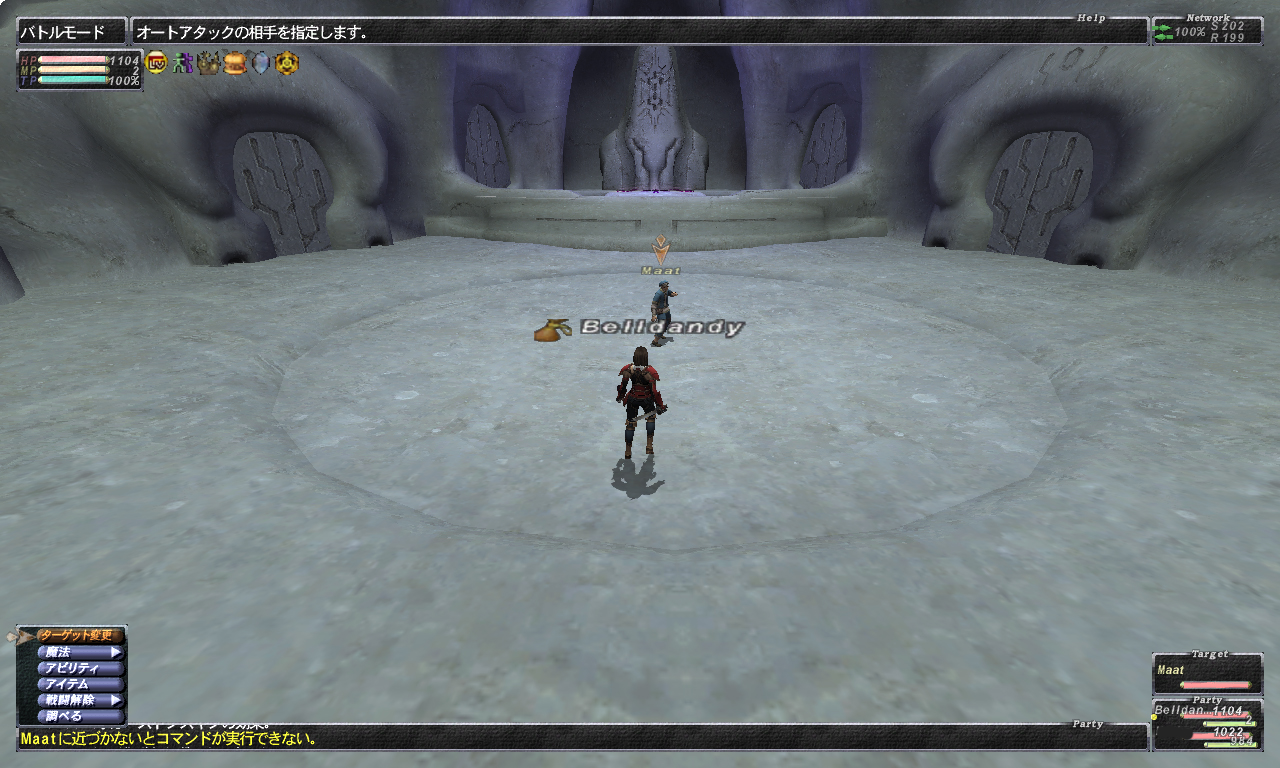This screenshot has width=1280, height=768.
Task: Choose the アビリティ abilities command
Action: tap(79, 668)
